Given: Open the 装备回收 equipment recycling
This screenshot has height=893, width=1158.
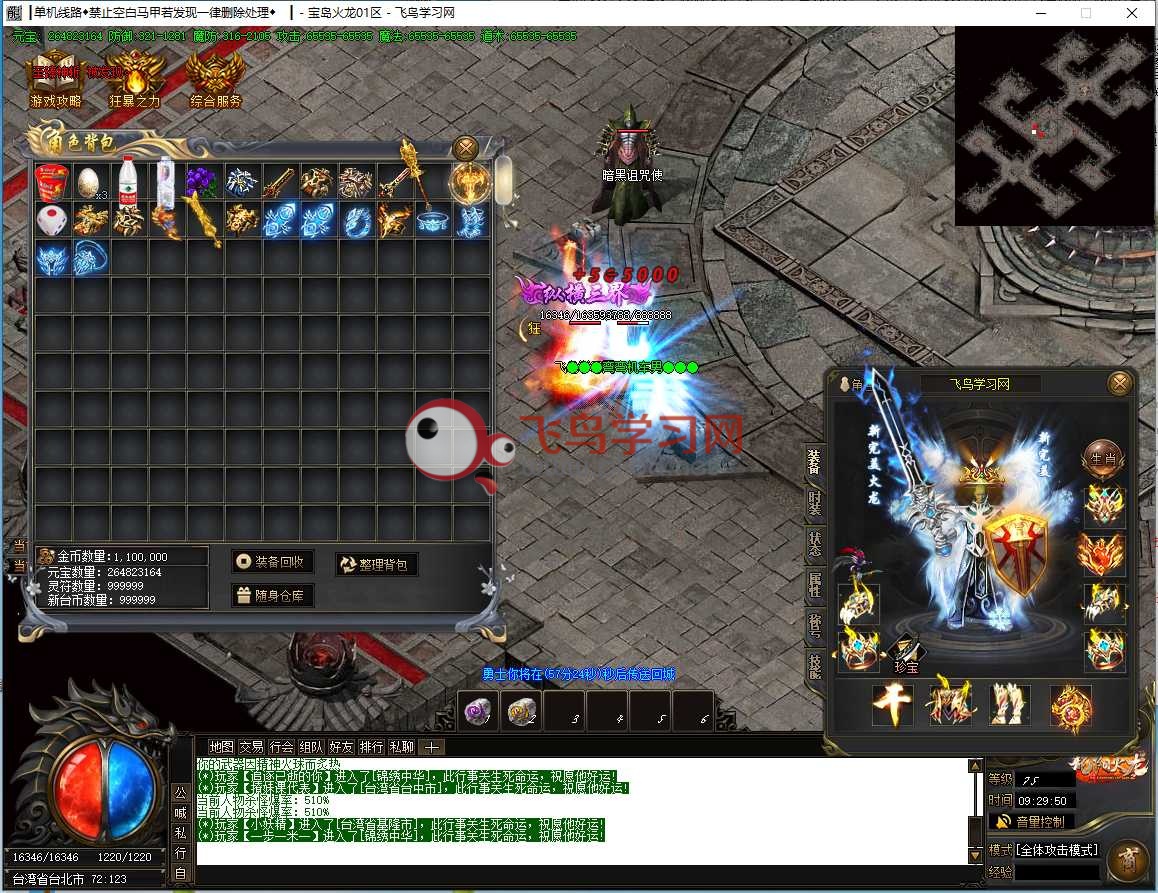Looking at the screenshot, I should pos(272,562).
